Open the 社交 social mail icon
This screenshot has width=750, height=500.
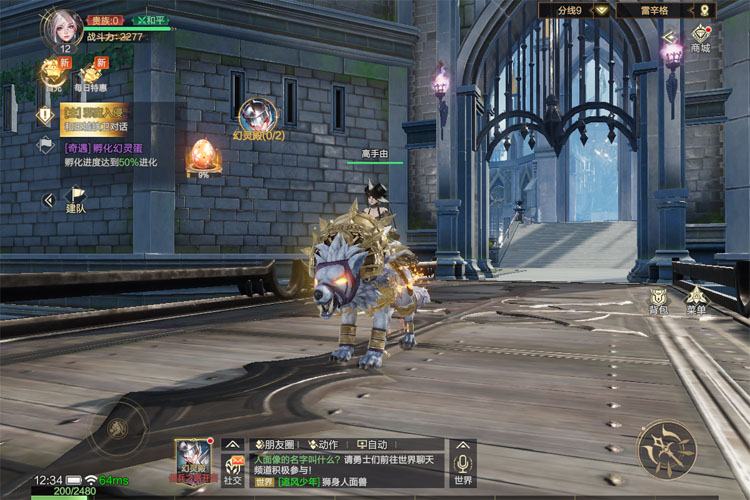pyautogui.click(x=233, y=468)
